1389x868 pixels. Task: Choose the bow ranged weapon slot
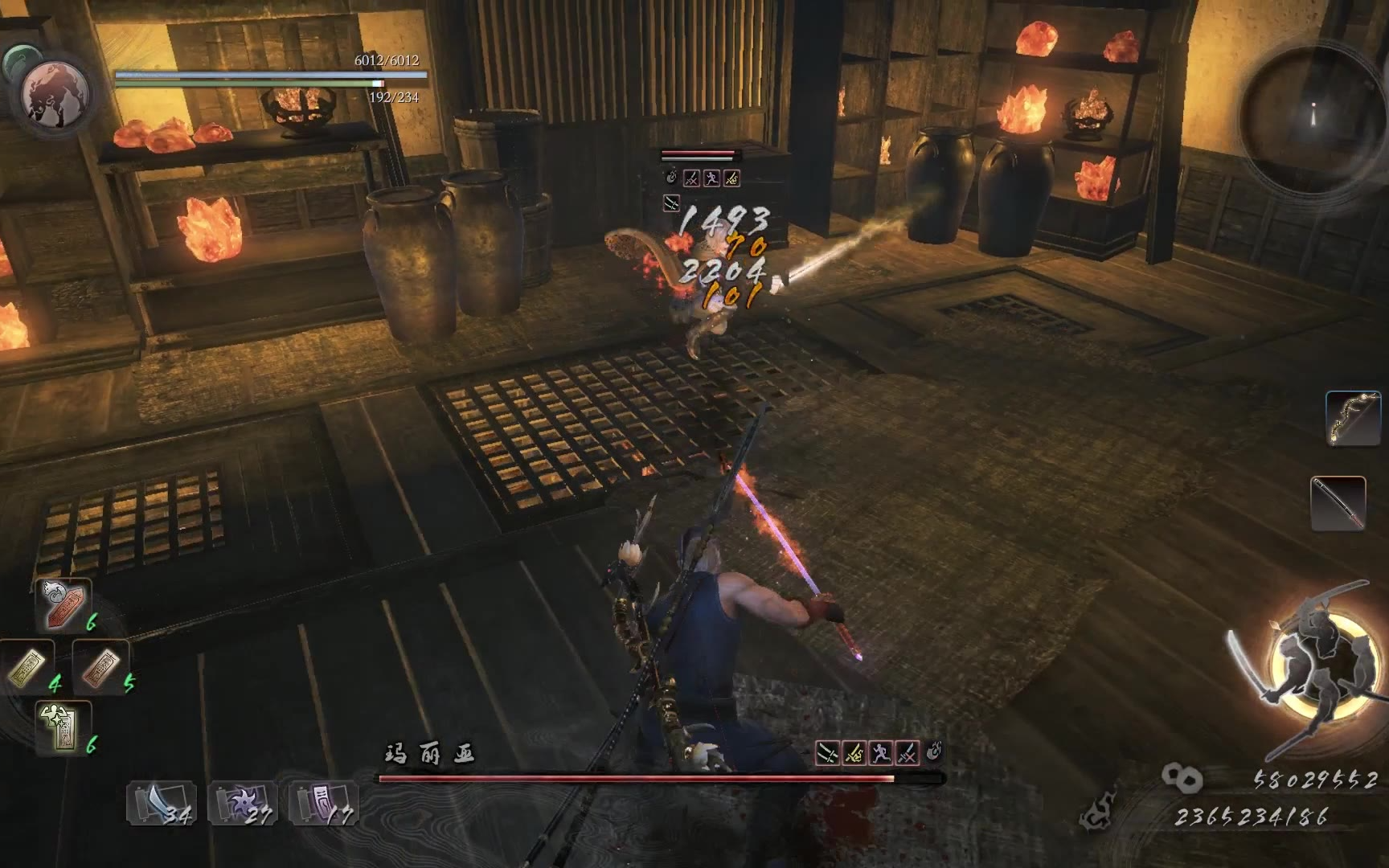(1353, 418)
